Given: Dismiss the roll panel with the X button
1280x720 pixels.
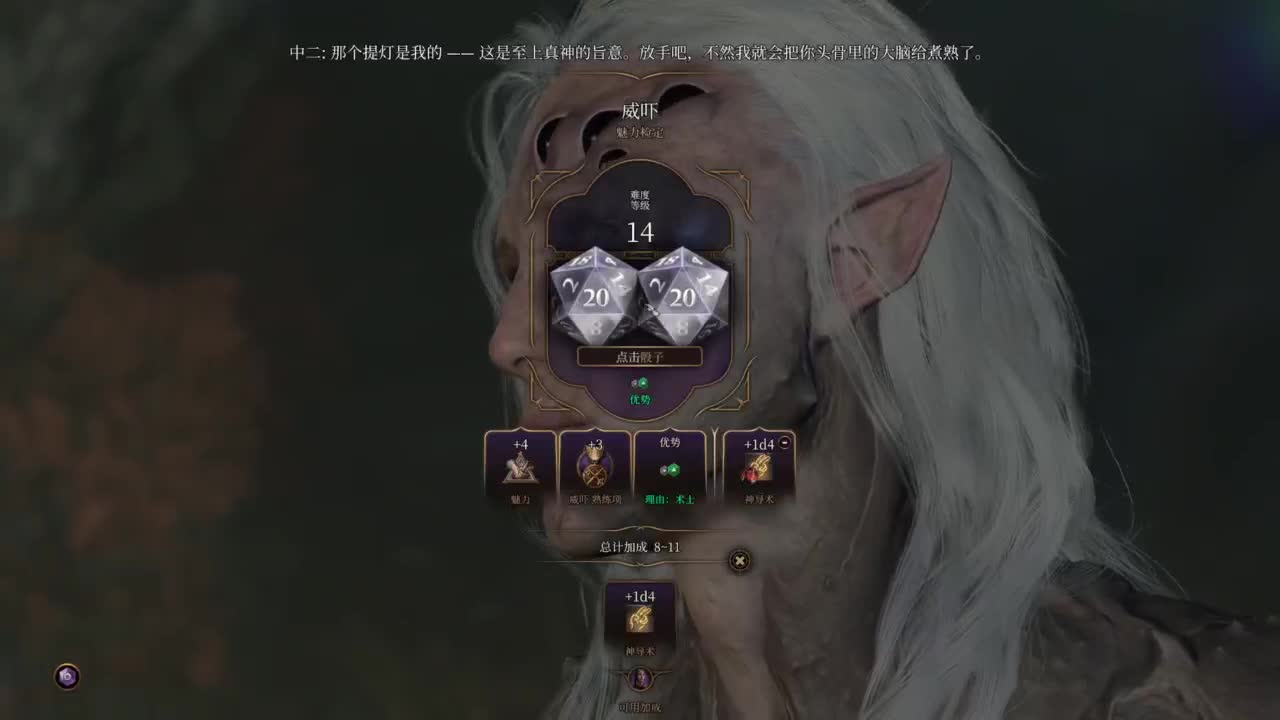Looking at the screenshot, I should (738, 561).
